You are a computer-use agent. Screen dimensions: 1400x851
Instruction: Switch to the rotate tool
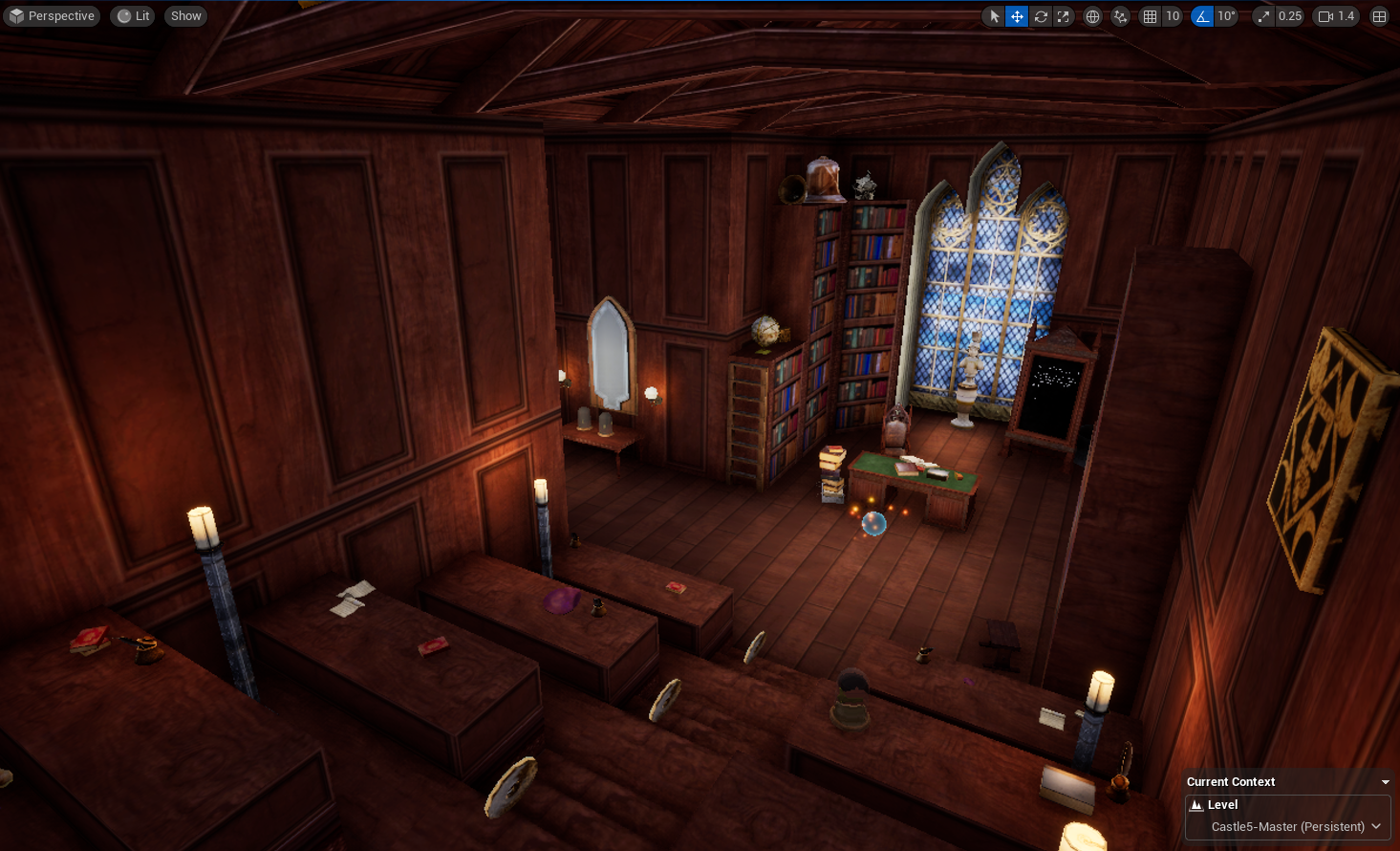(1041, 16)
